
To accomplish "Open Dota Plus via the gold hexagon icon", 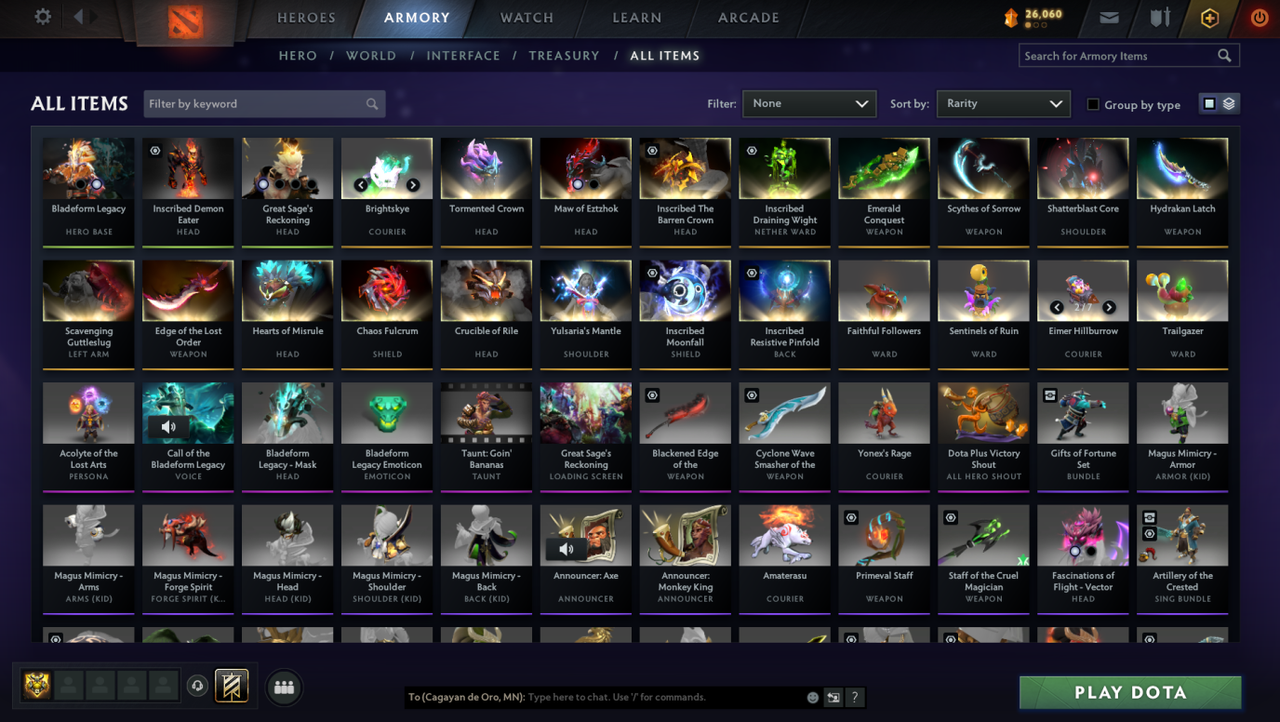I will pyautogui.click(x=1209, y=17).
